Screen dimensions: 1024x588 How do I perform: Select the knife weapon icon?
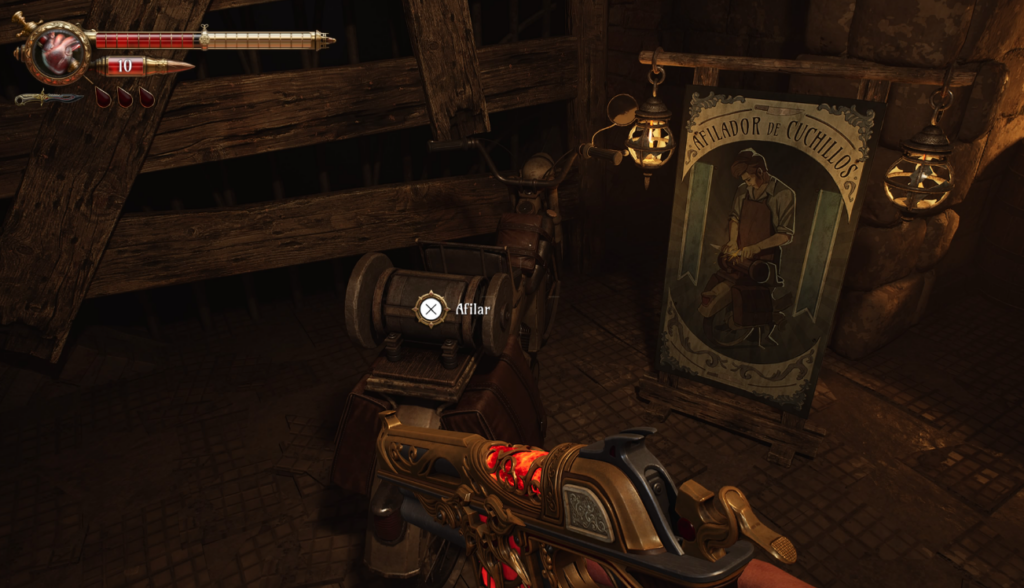point(47,98)
